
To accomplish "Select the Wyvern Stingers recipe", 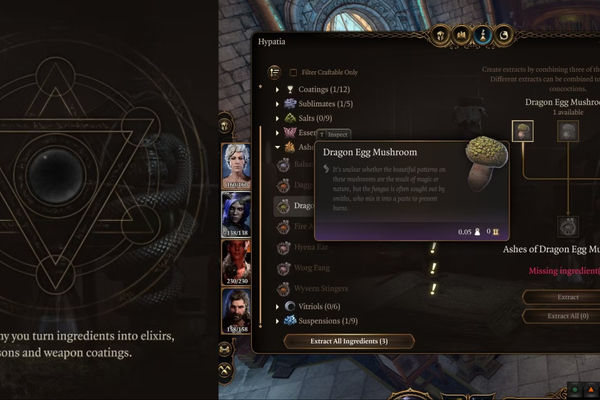I will (x=314, y=289).
